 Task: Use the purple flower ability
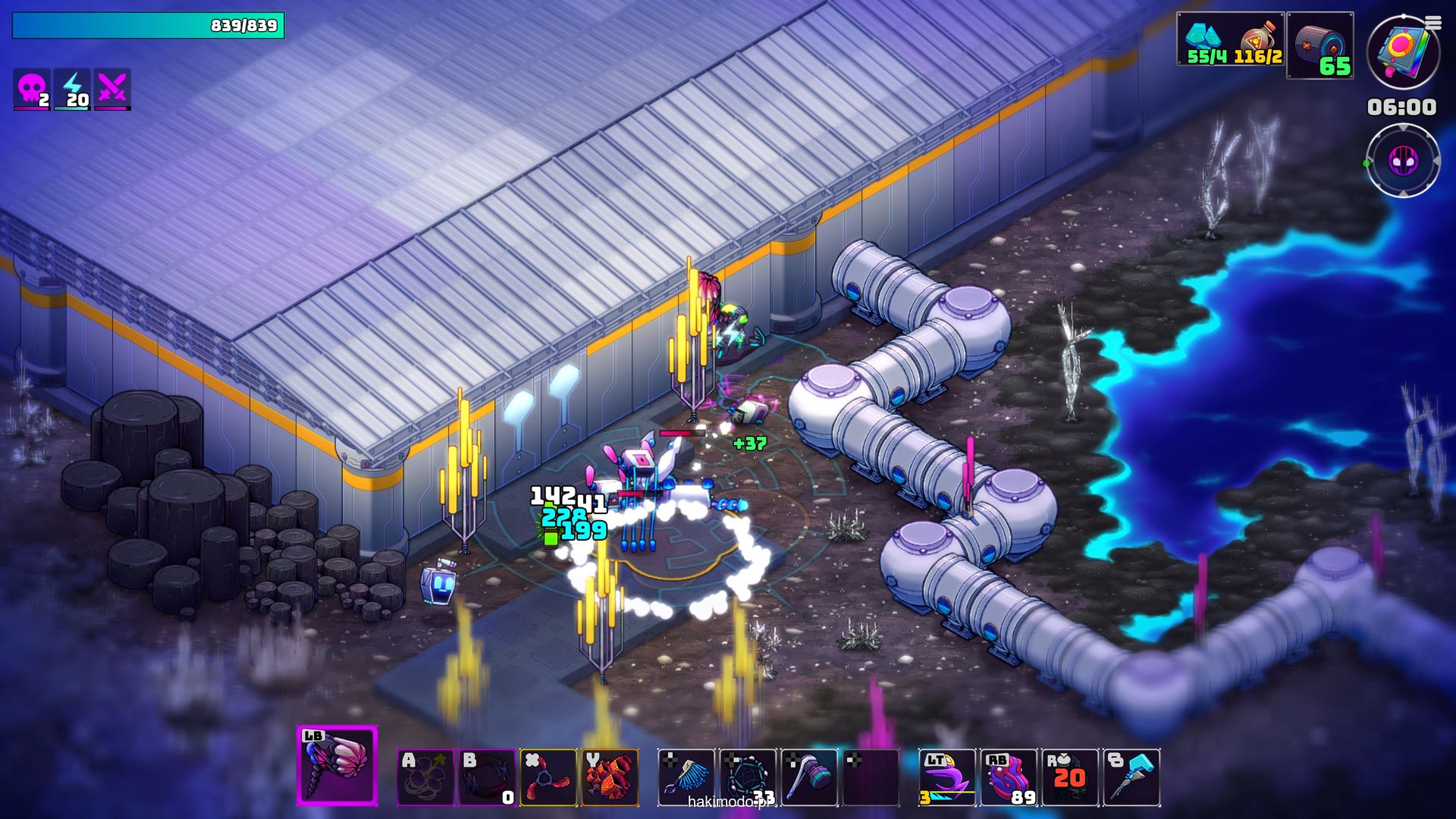click(425, 777)
